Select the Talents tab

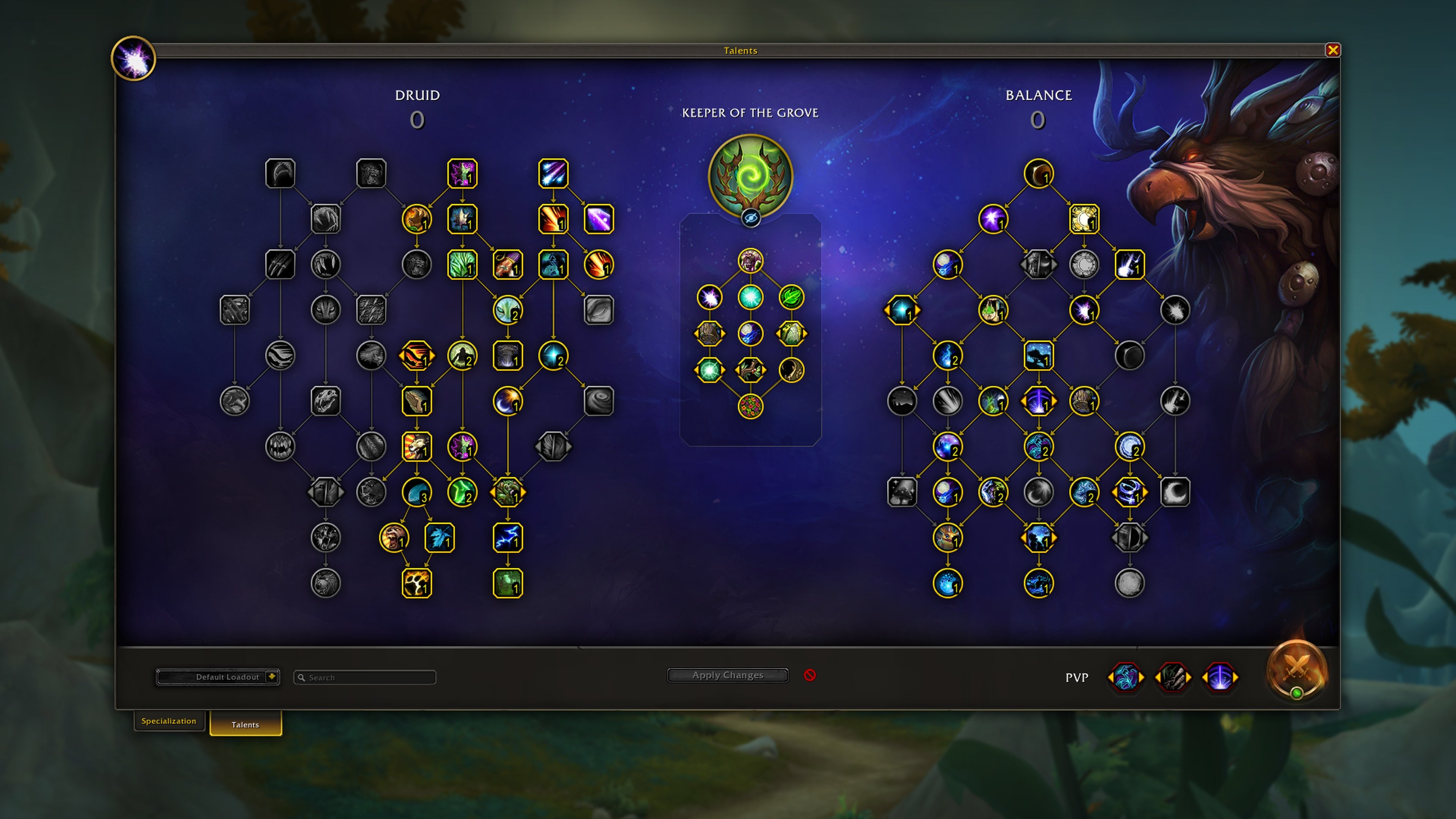click(245, 725)
